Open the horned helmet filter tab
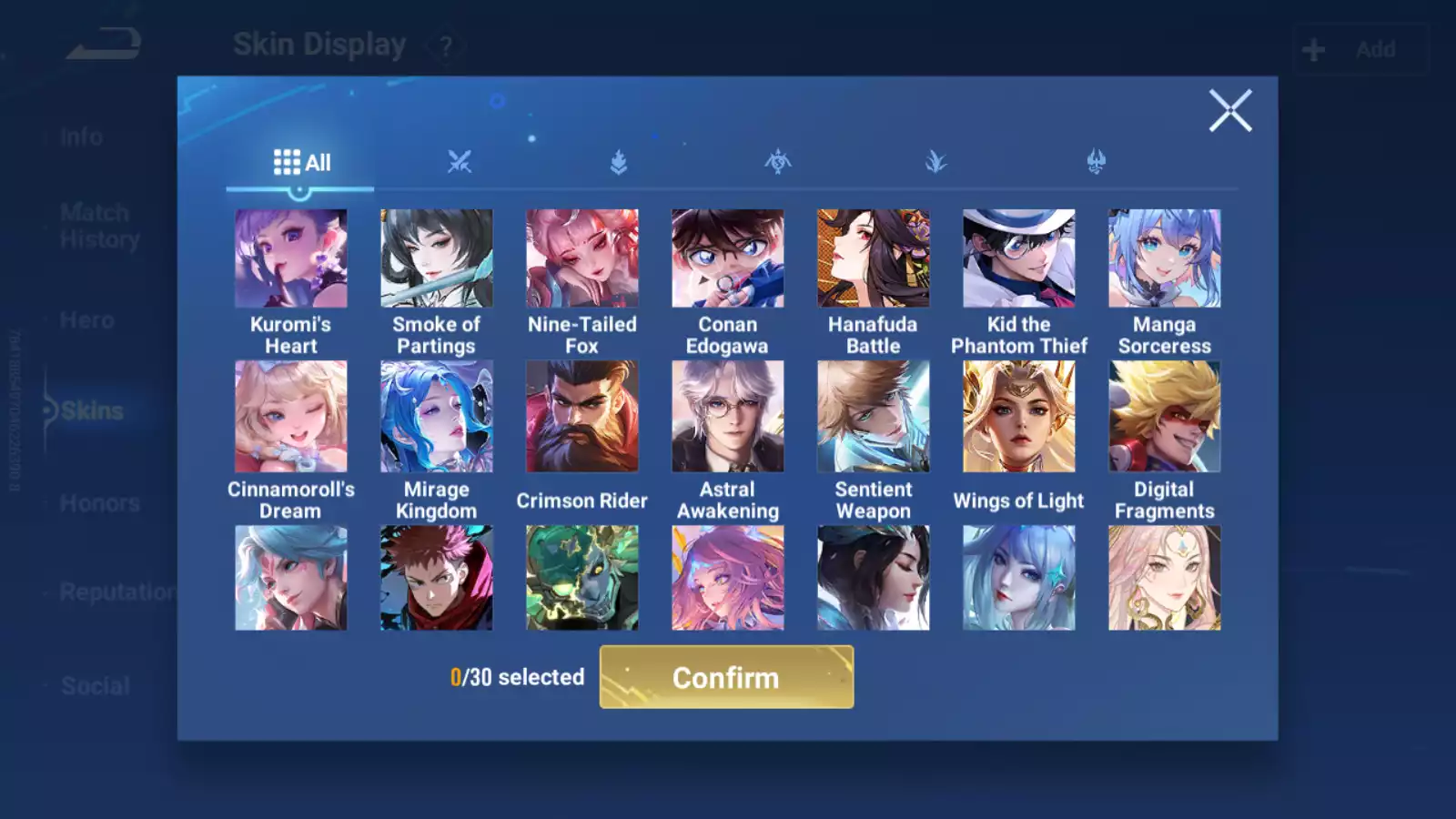1456x819 pixels. click(x=1096, y=163)
